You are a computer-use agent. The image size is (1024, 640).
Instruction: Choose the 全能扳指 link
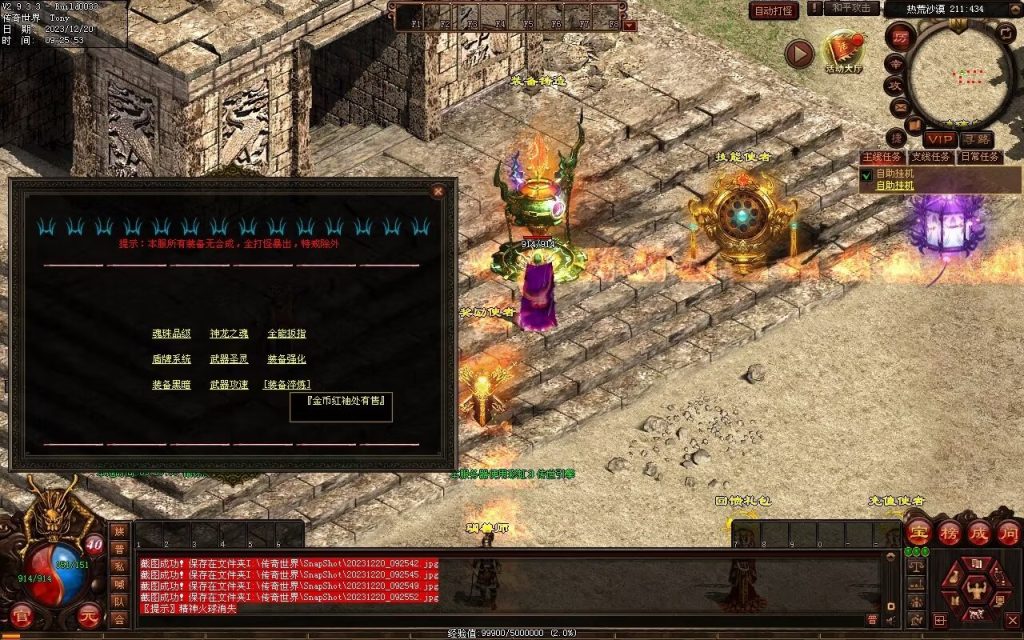coord(286,333)
